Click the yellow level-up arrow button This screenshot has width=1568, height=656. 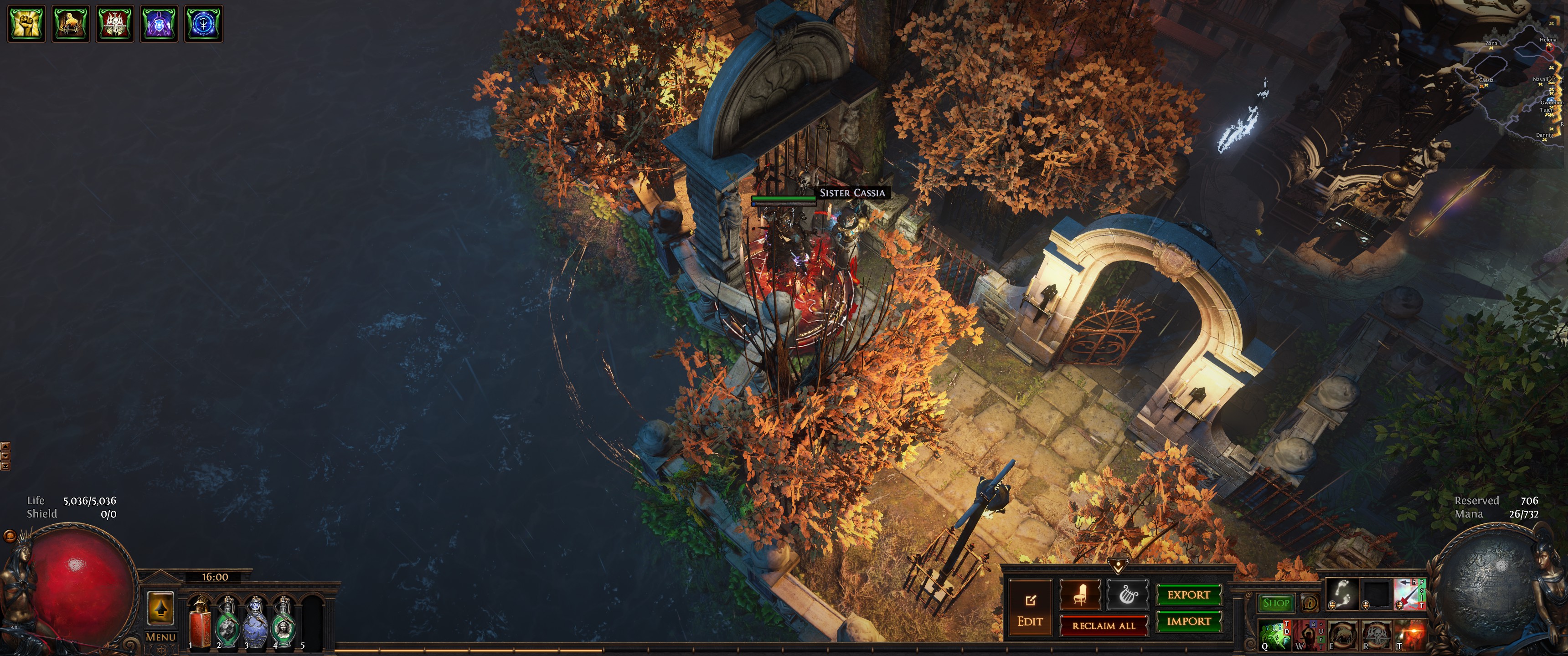161,607
